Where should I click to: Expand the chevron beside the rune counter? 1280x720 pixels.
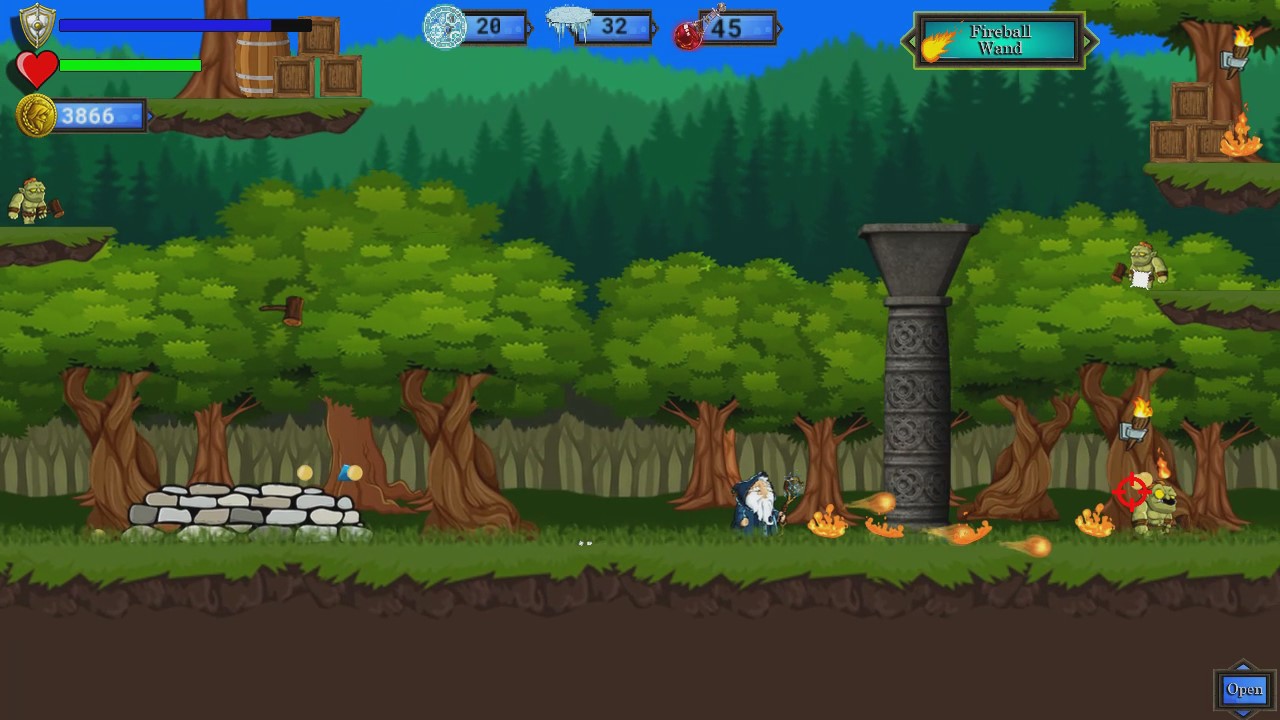tap(527, 28)
